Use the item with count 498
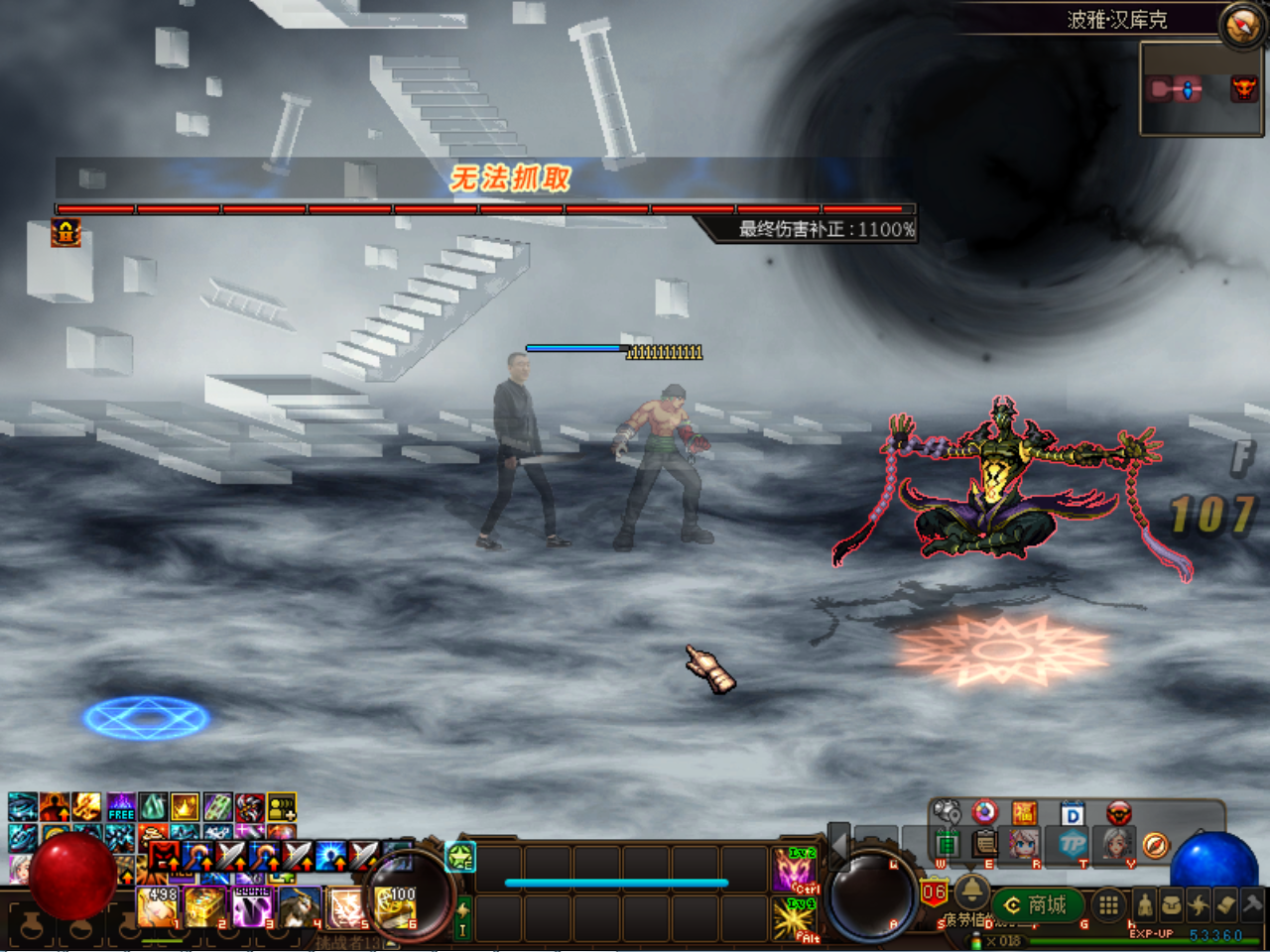Image resolution: width=1270 pixels, height=952 pixels. click(x=159, y=906)
